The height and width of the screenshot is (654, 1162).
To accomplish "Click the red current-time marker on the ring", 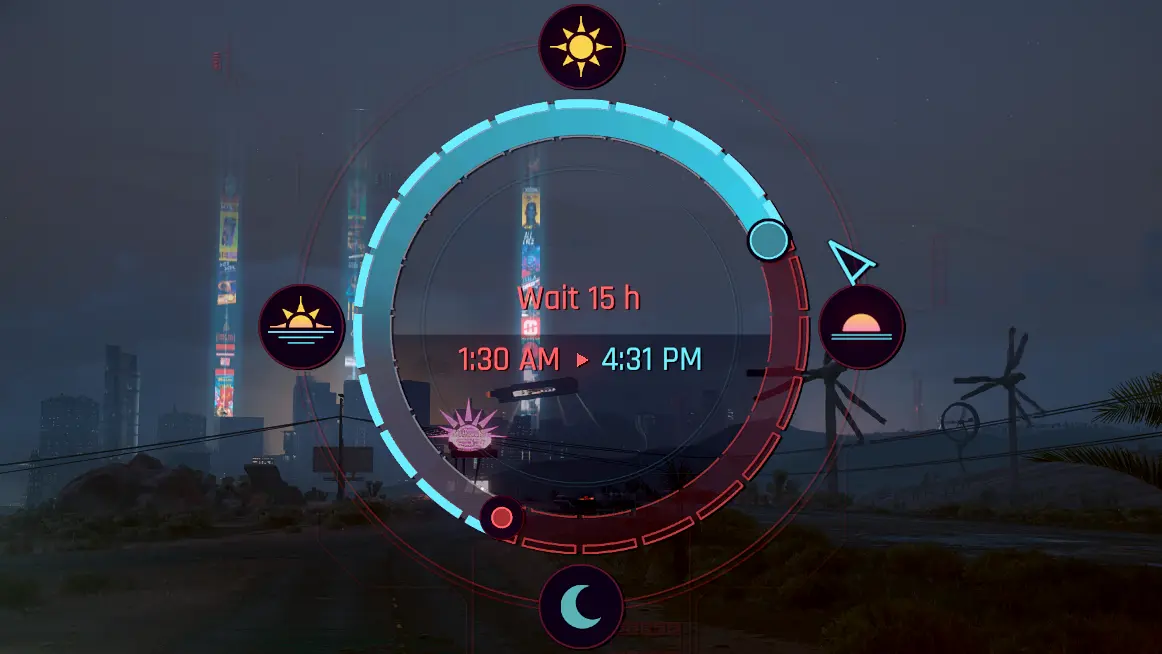I will (x=502, y=518).
